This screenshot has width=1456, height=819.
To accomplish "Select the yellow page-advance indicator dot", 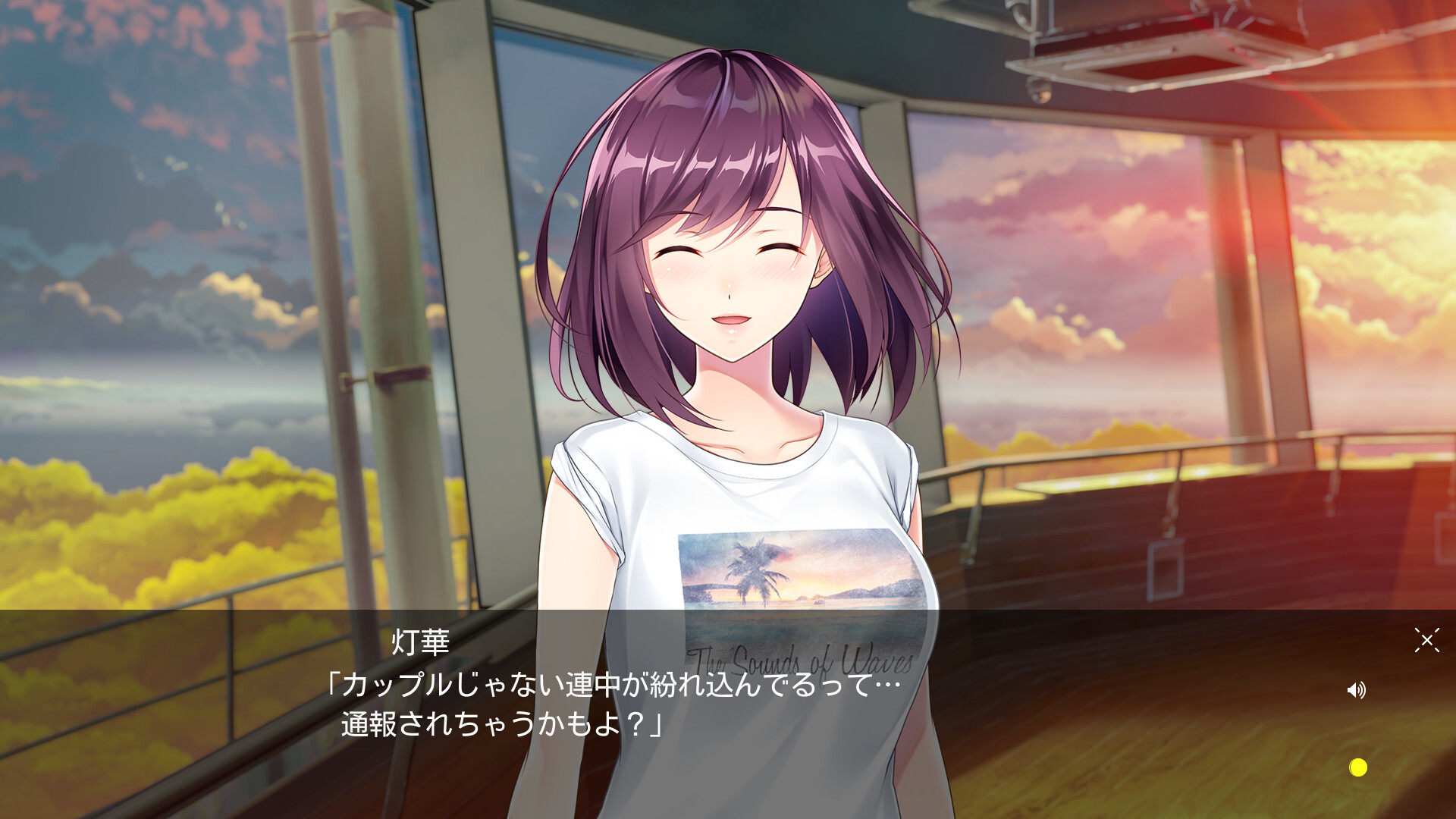I will pyautogui.click(x=1358, y=768).
